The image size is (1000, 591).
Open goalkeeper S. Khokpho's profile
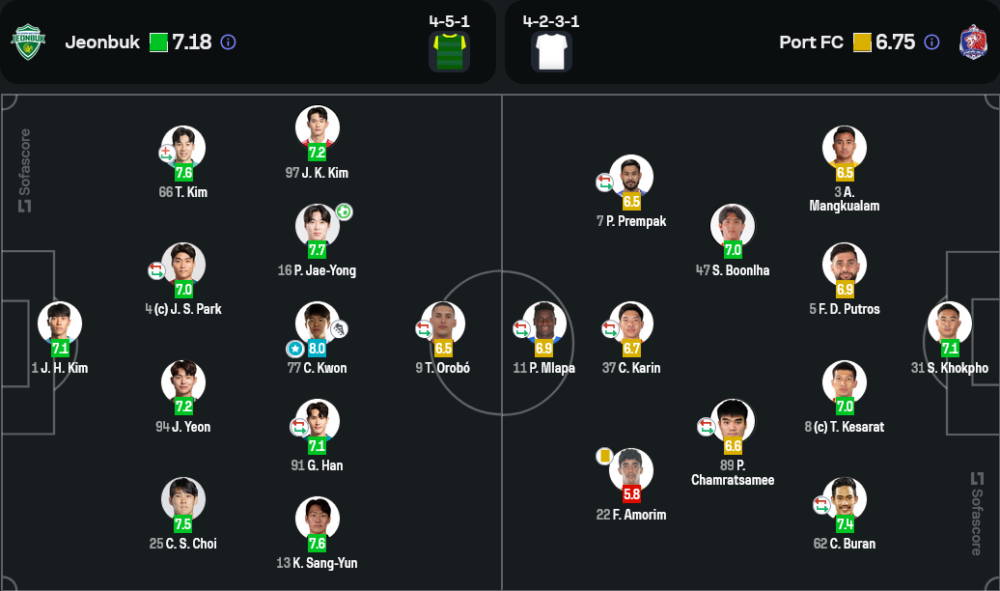tap(949, 325)
